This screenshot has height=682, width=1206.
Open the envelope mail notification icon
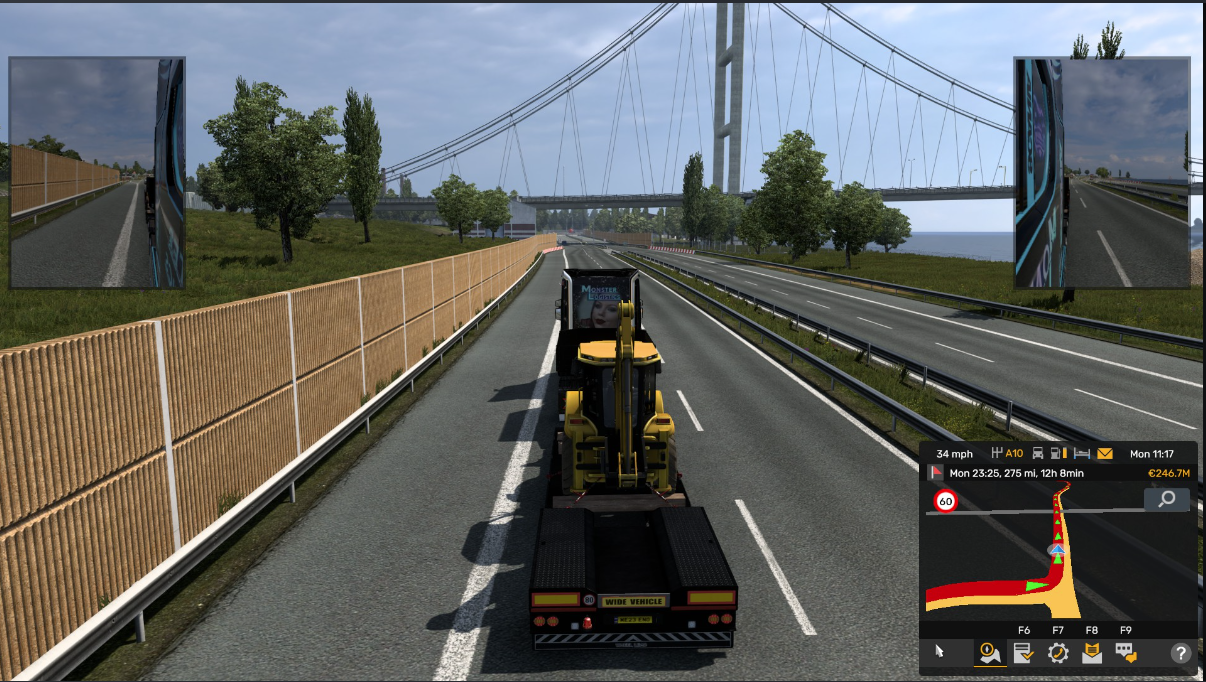(1105, 454)
